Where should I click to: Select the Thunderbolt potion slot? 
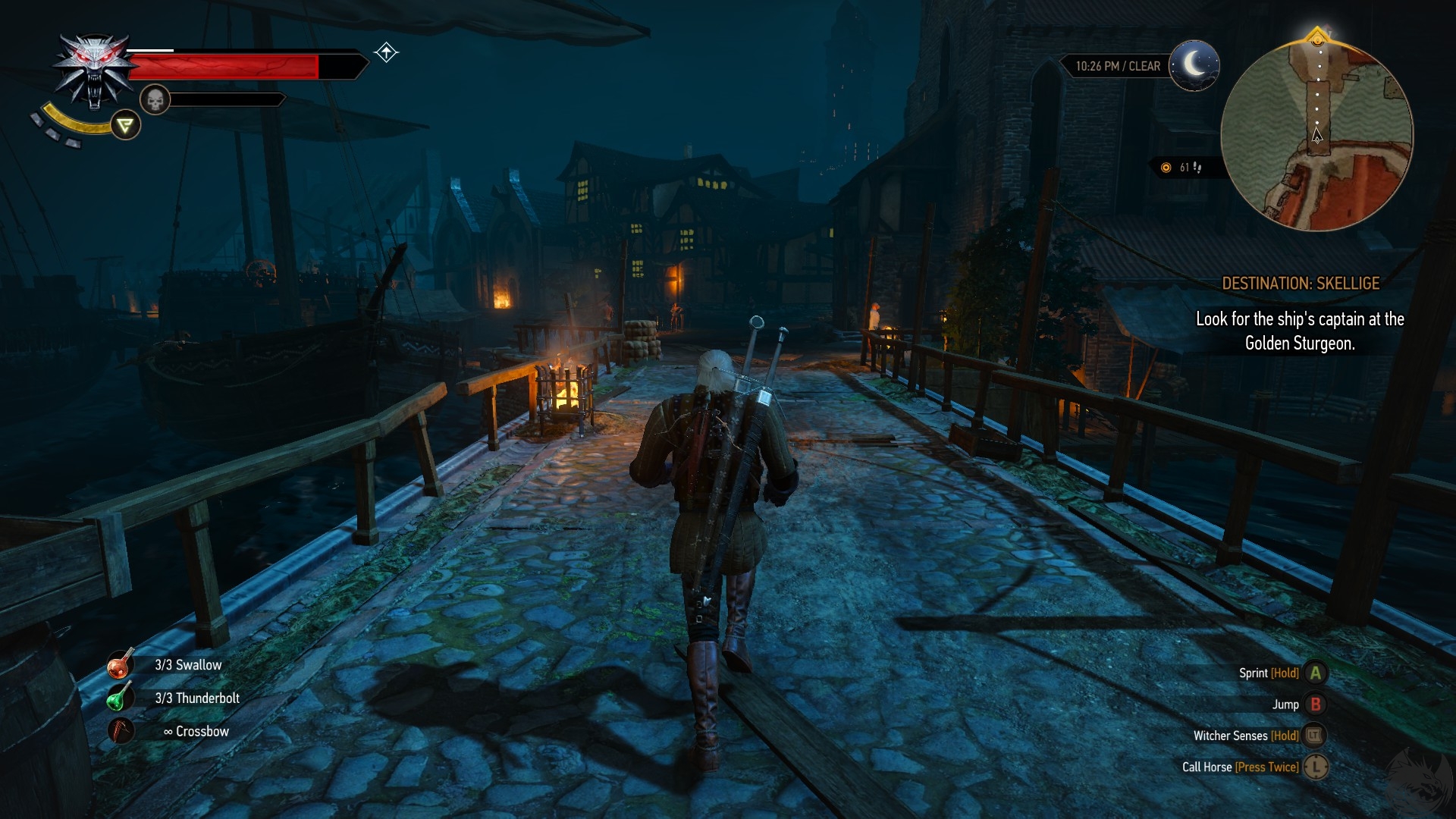pyautogui.click(x=119, y=698)
